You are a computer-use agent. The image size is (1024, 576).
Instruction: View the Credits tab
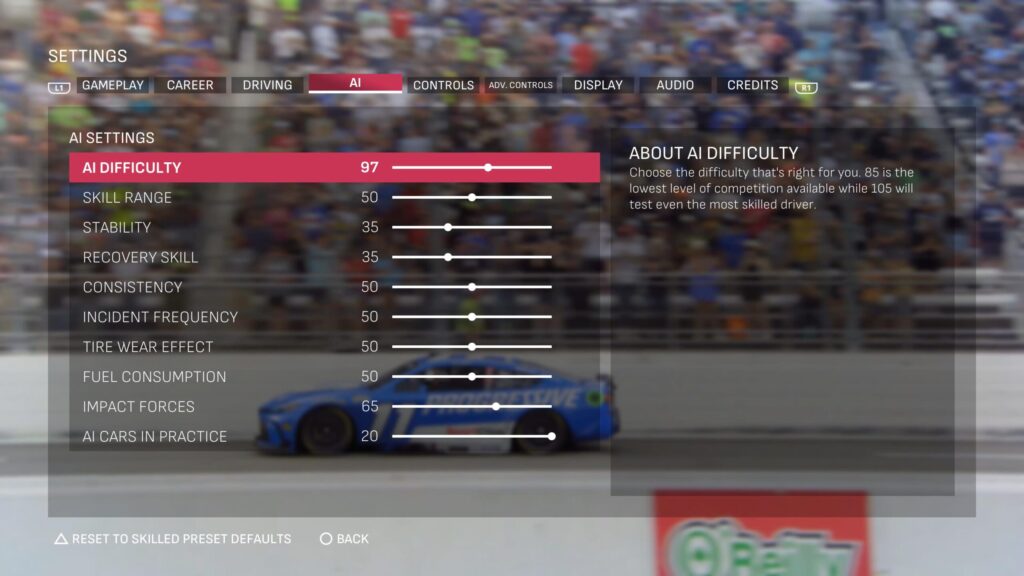(752, 85)
